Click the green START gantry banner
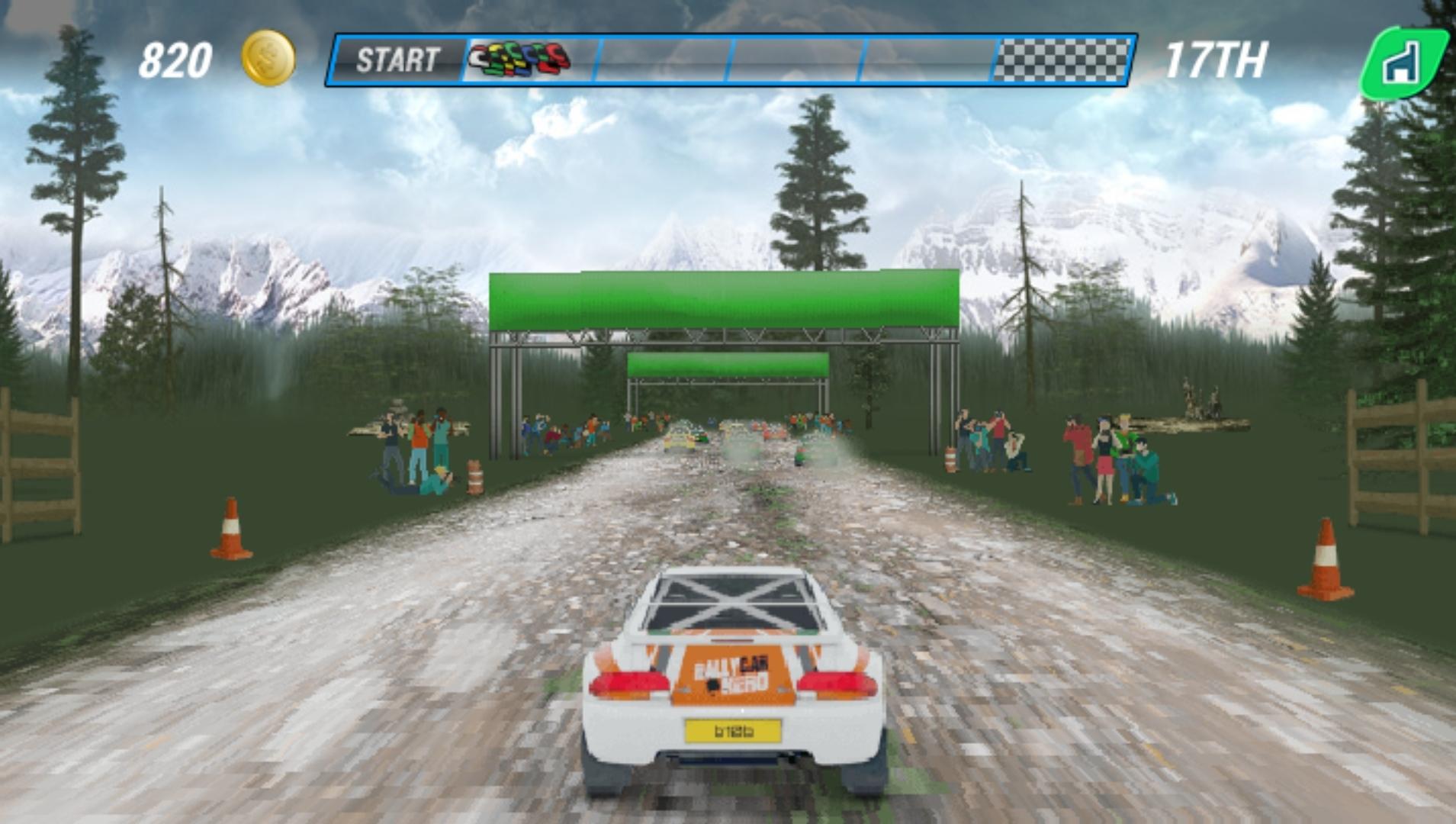 725,298
